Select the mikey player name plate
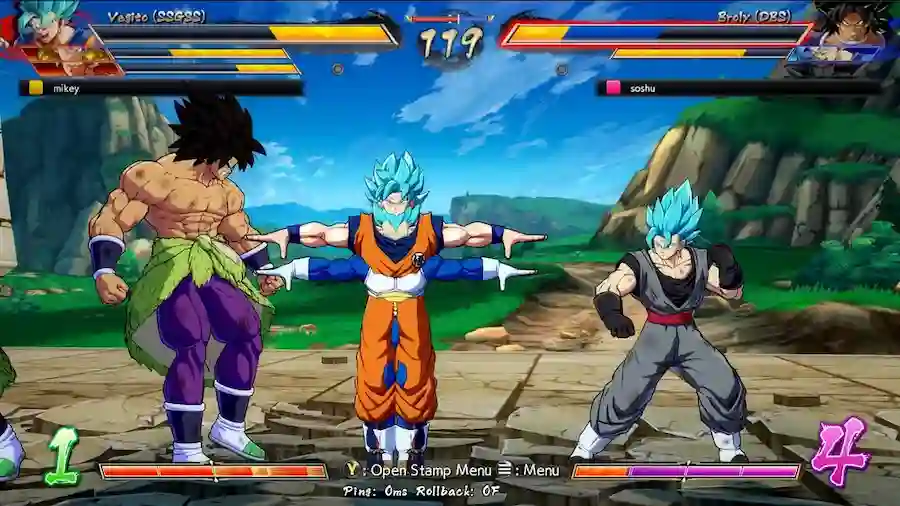This screenshot has height=506, width=900. click(160, 88)
